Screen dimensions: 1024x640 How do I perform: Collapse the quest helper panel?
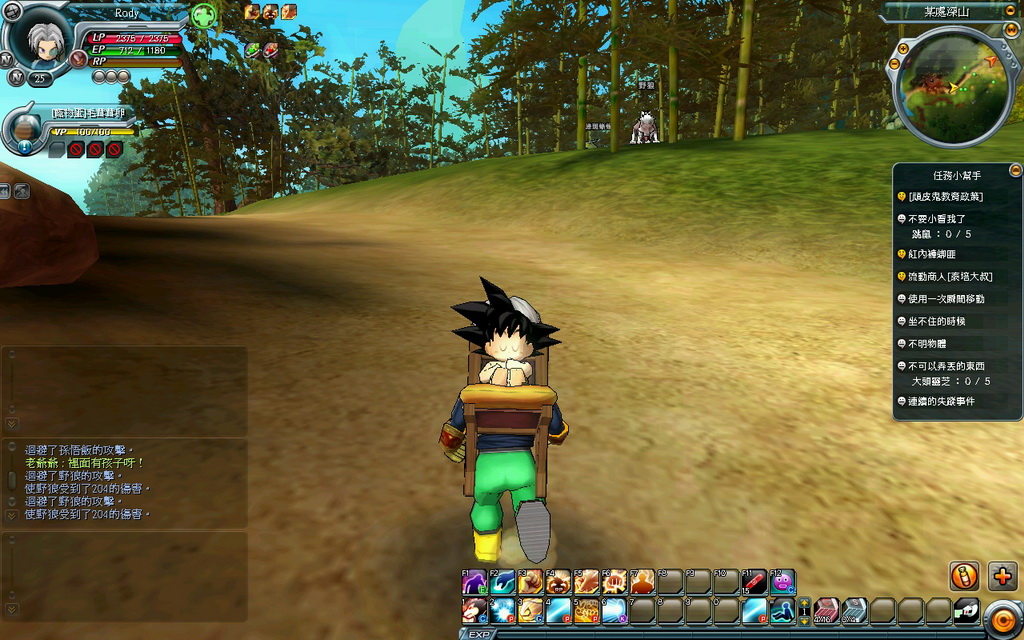coord(1015,171)
